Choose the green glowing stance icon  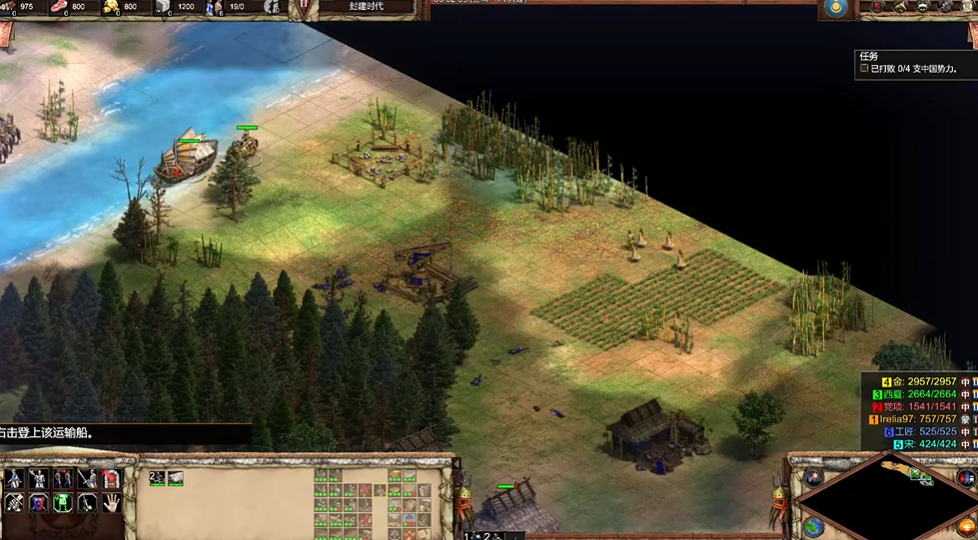[63, 502]
